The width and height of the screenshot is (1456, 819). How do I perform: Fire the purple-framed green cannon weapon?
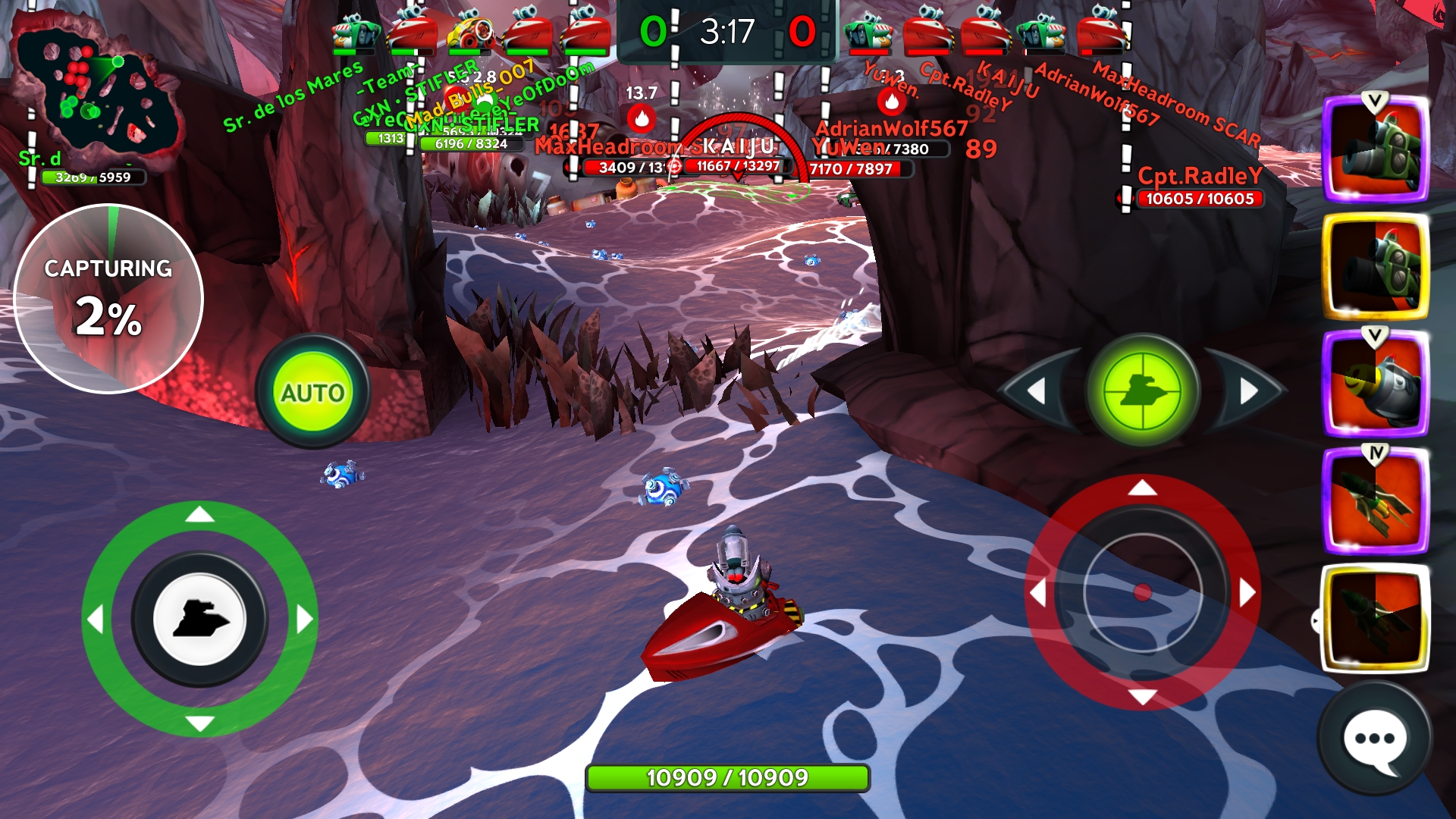click(x=1376, y=149)
